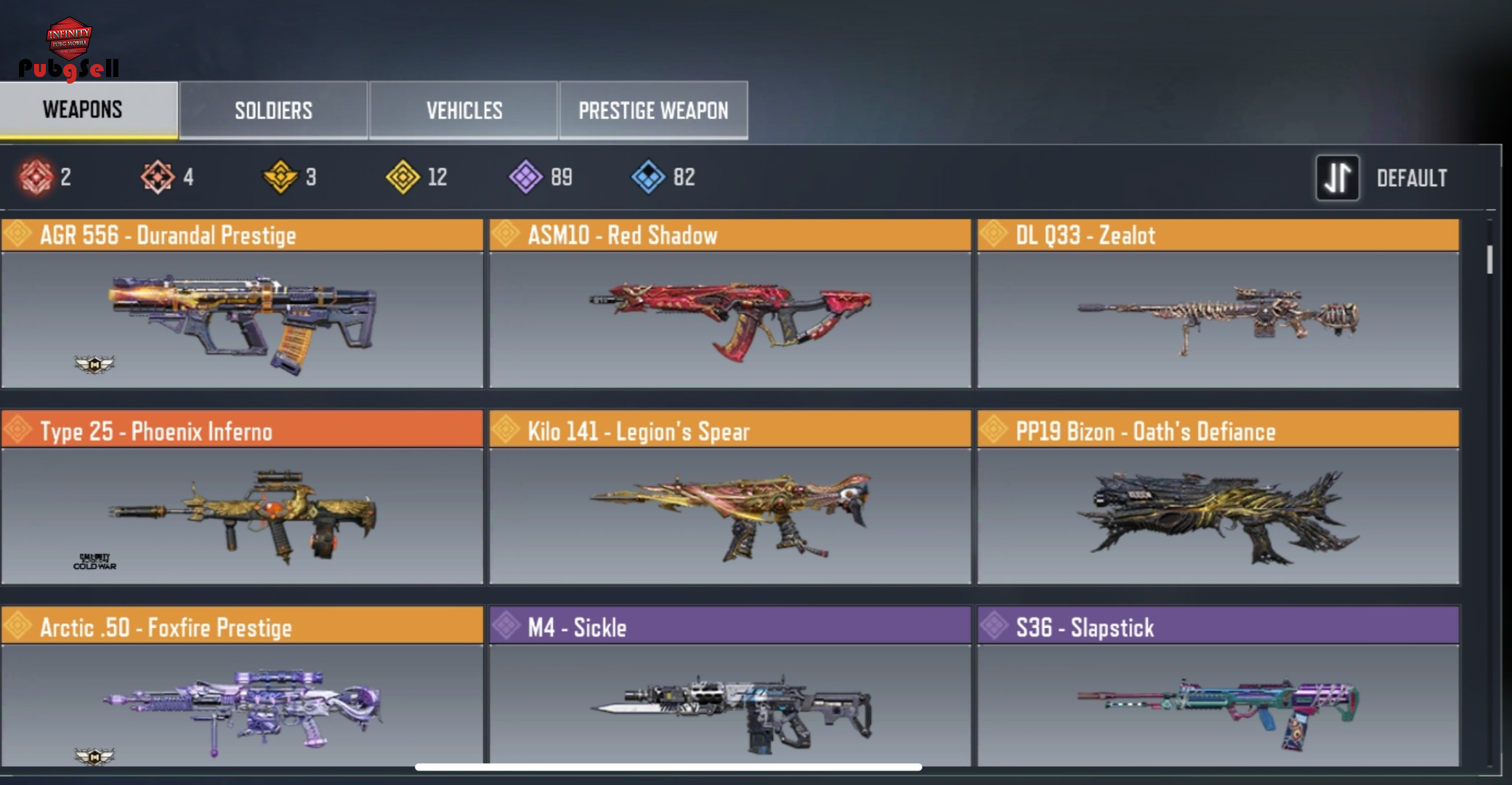Viewport: 1512px width, 785px height.
Task: Filter by the rarity icon showing 4
Action: tap(158, 177)
